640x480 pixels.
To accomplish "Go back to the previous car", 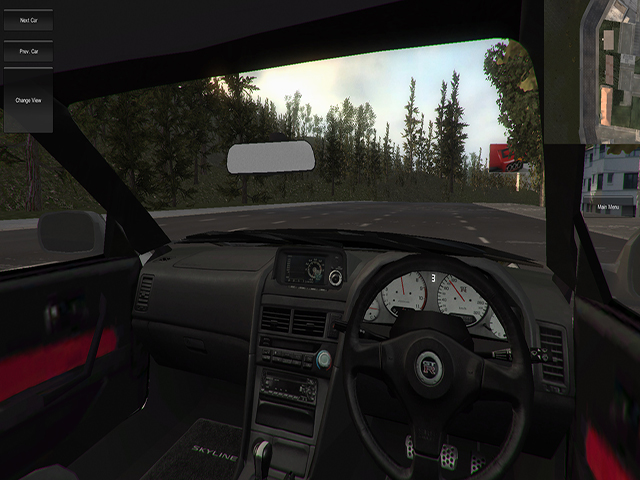I will (28, 50).
